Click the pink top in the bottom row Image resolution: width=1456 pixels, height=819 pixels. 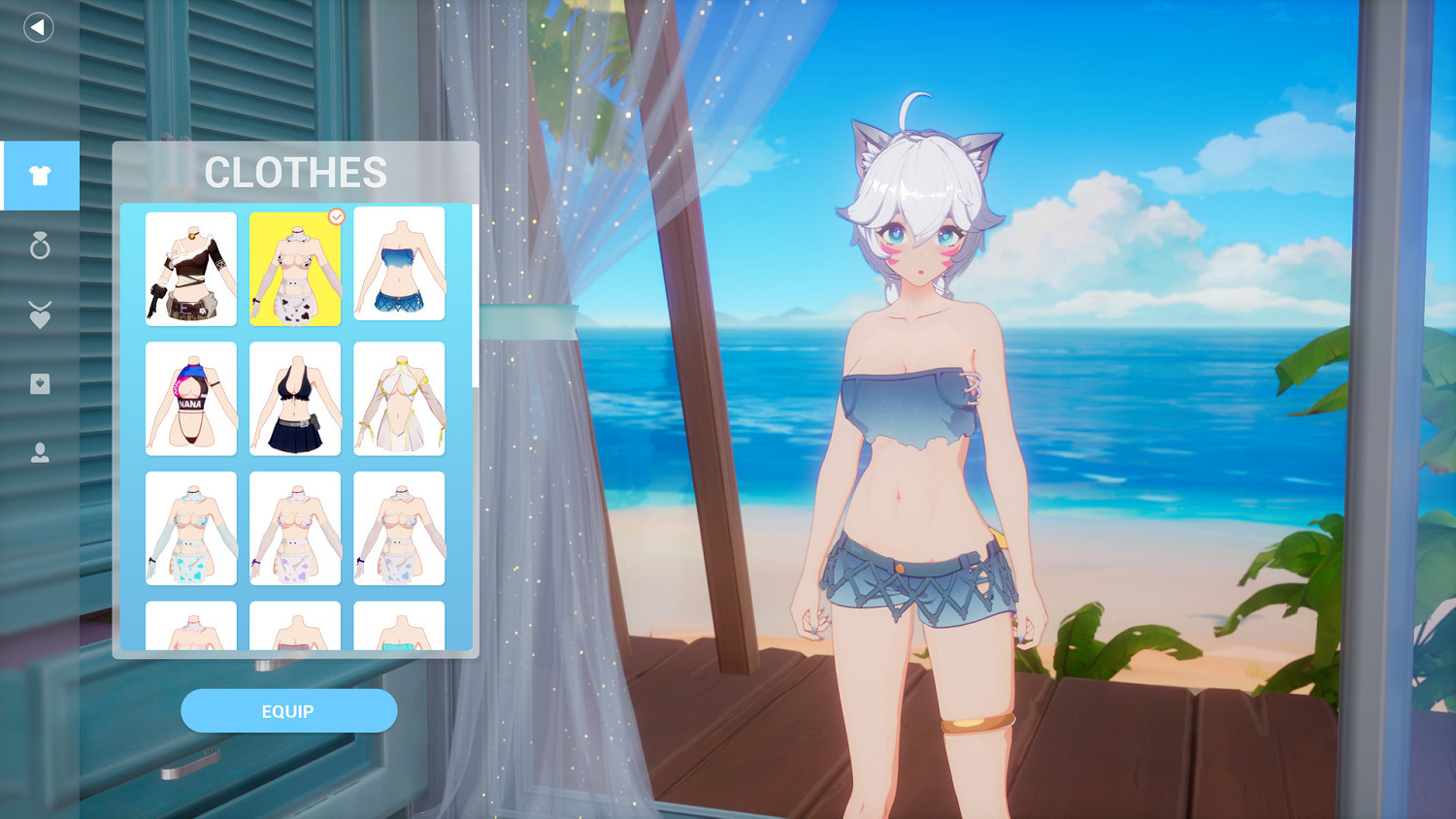coord(191,631)
